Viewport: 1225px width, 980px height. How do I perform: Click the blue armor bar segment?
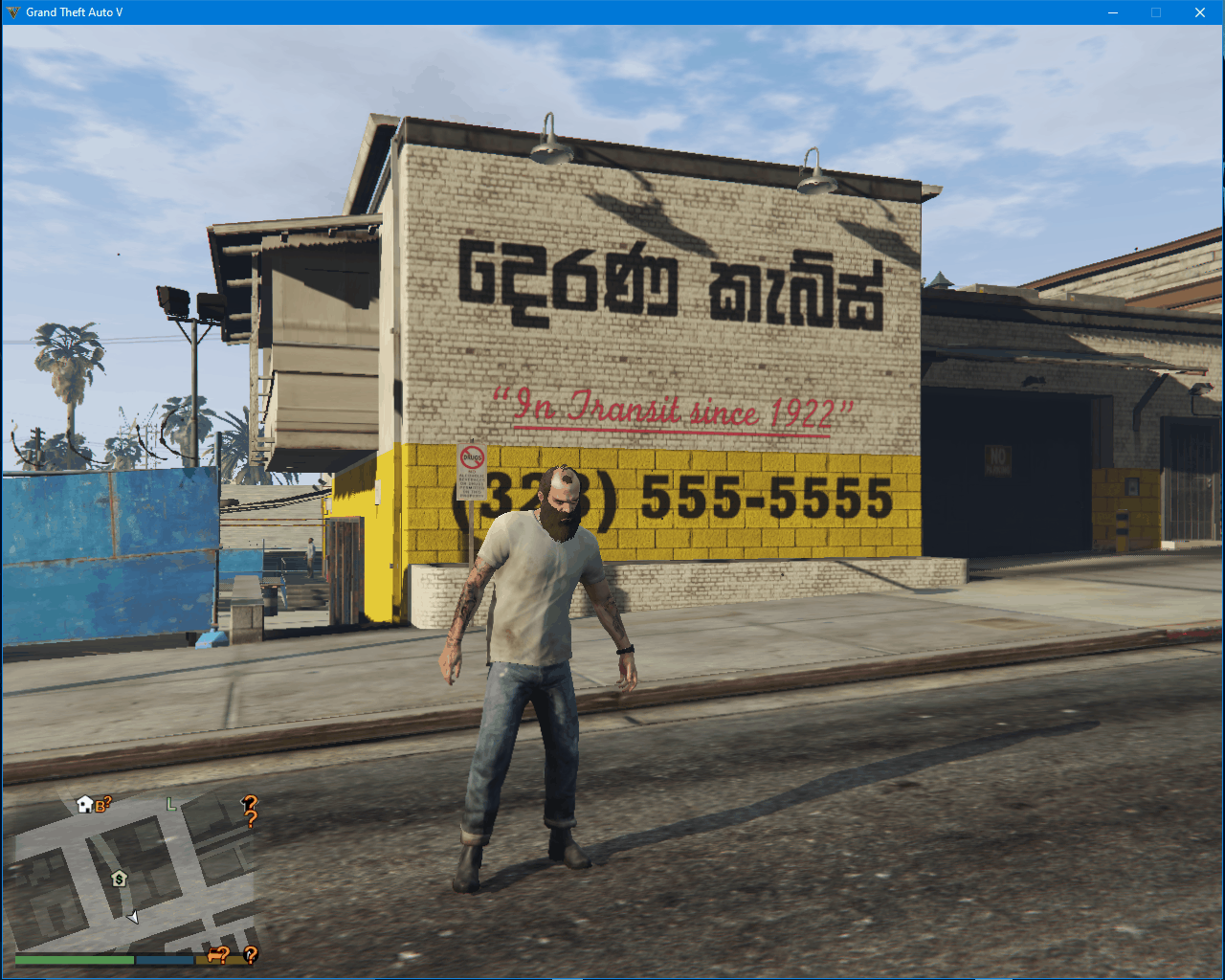click(164, 959)
